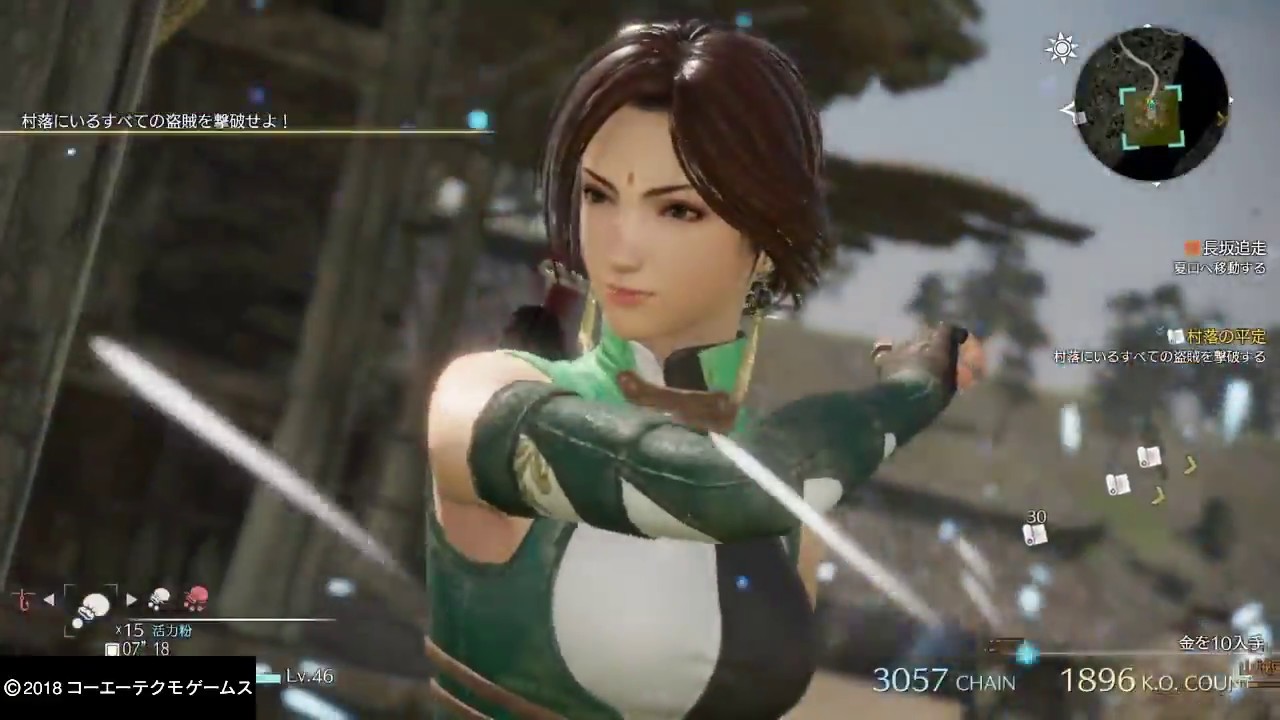The image size is (1280, 720).
Task: Click the yellow chevron marker right of the minimap
Action: 1222,120
